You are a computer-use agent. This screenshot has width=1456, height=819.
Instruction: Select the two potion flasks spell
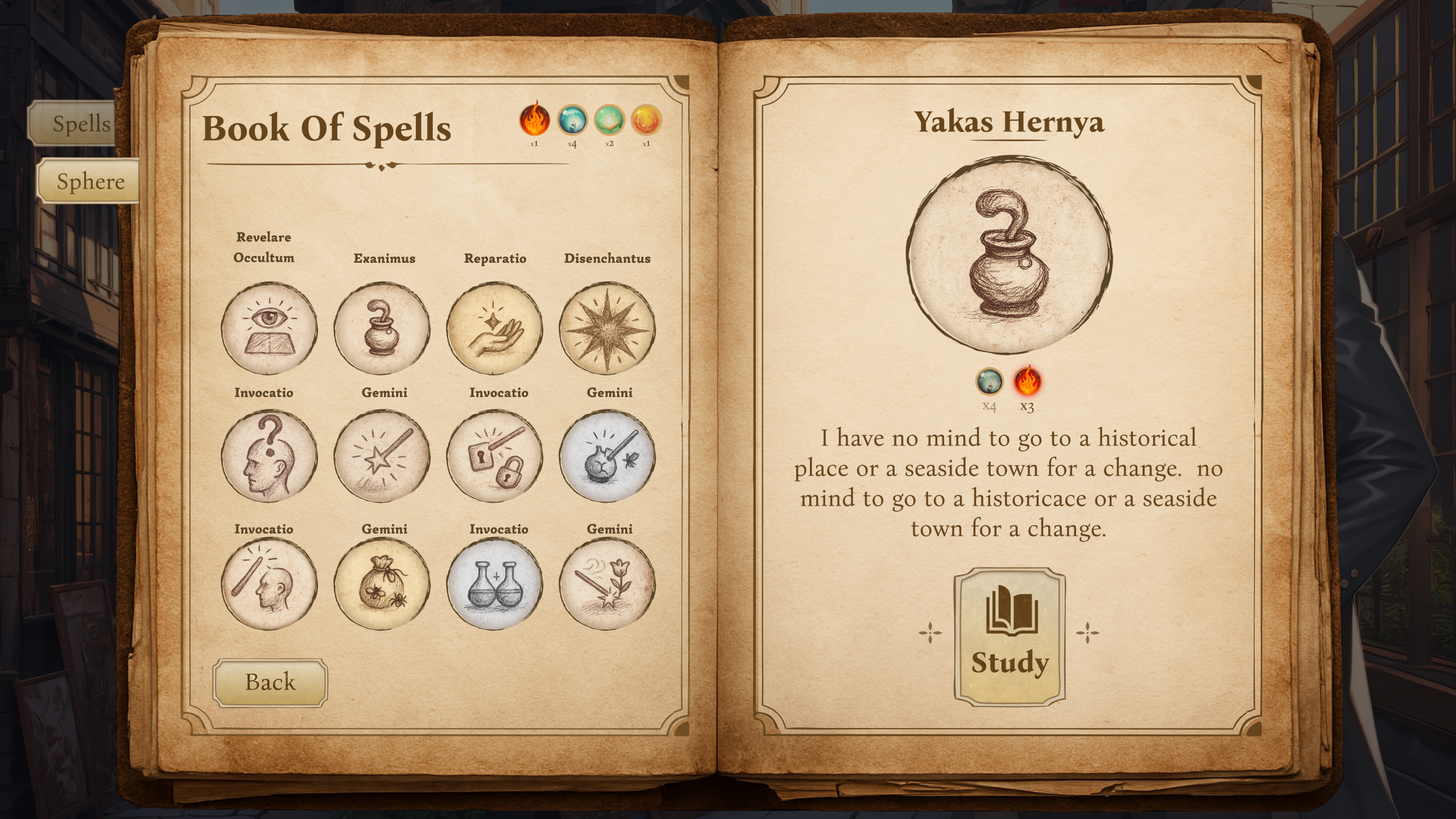[494, 584]
